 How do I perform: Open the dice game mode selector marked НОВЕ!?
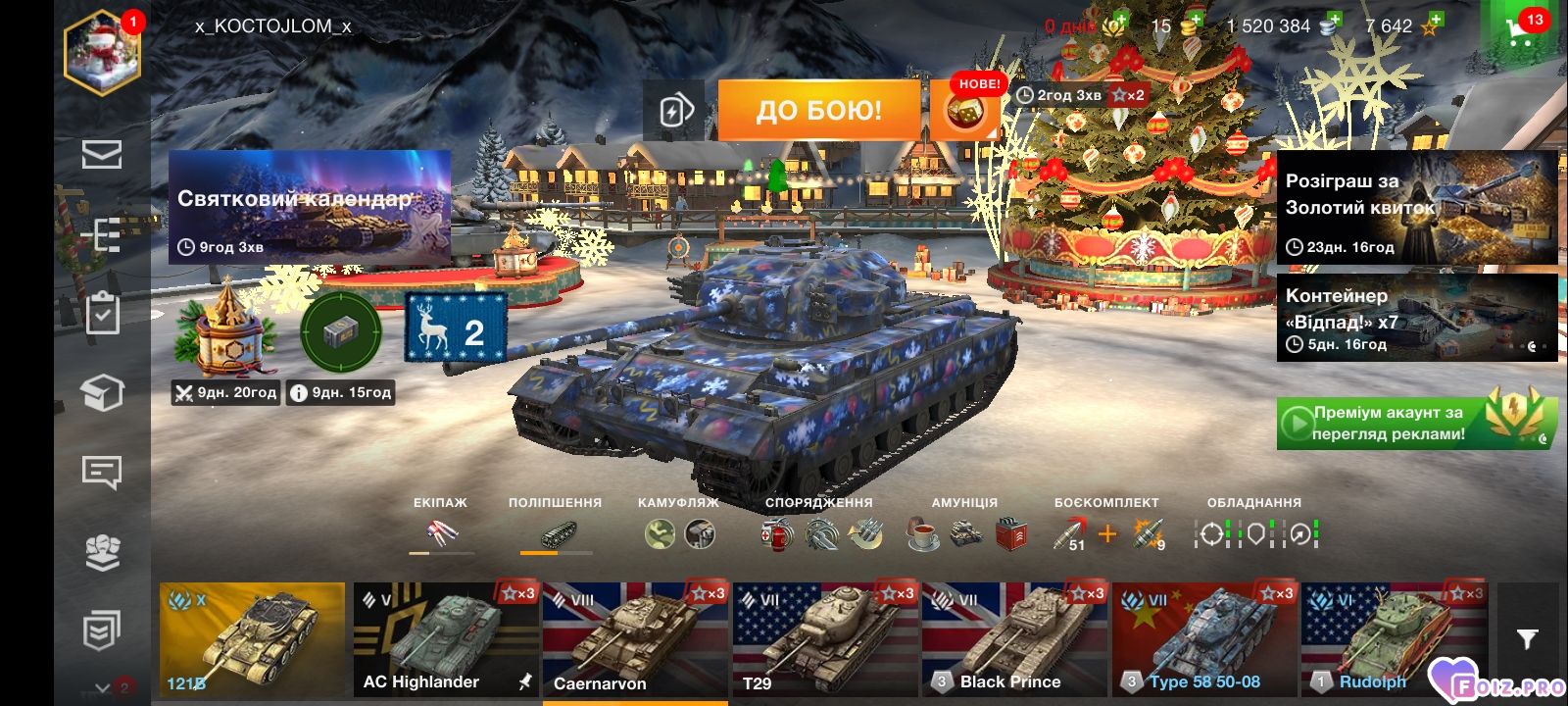(x=963, y=110)
